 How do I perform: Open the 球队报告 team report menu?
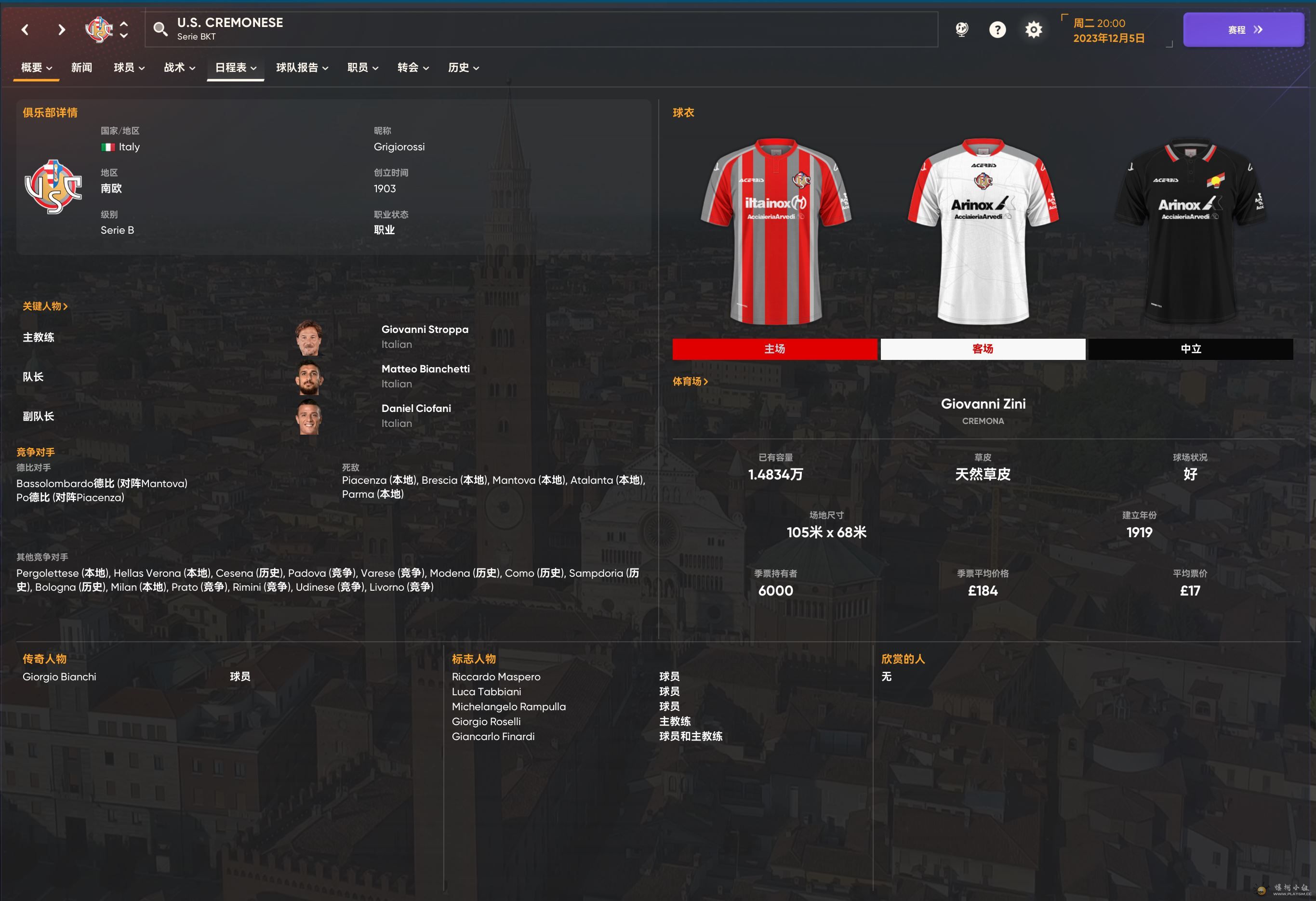coord(302,68)
